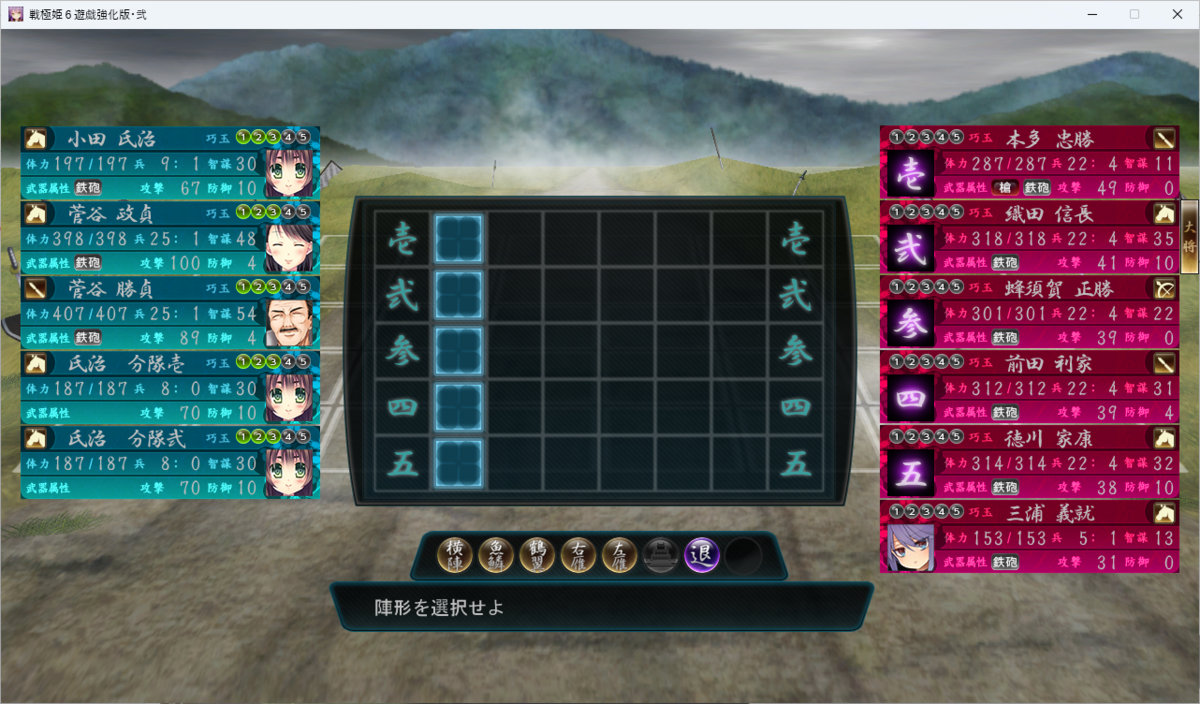Click the greyed-out castle icon button
Image resolution: width=1200 pixels, height=704 pixels.
click(x=661, y=555)
